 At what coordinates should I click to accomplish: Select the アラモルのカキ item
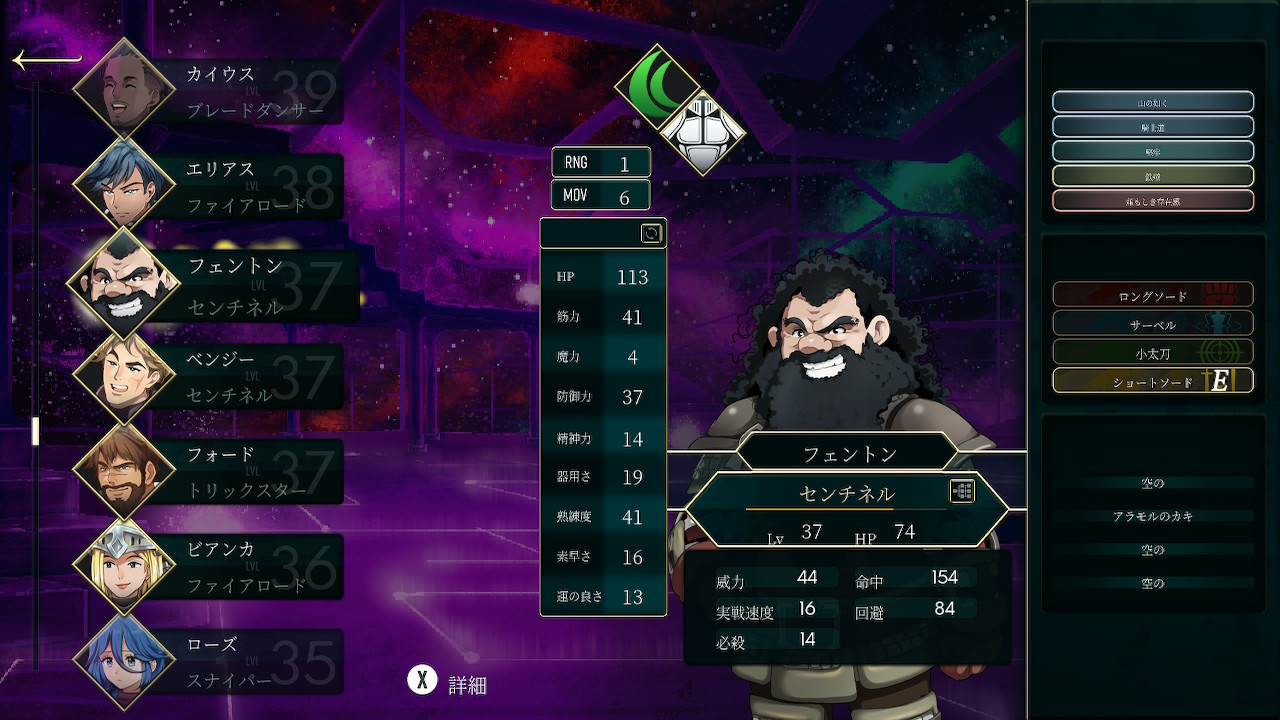(1153, 516)
